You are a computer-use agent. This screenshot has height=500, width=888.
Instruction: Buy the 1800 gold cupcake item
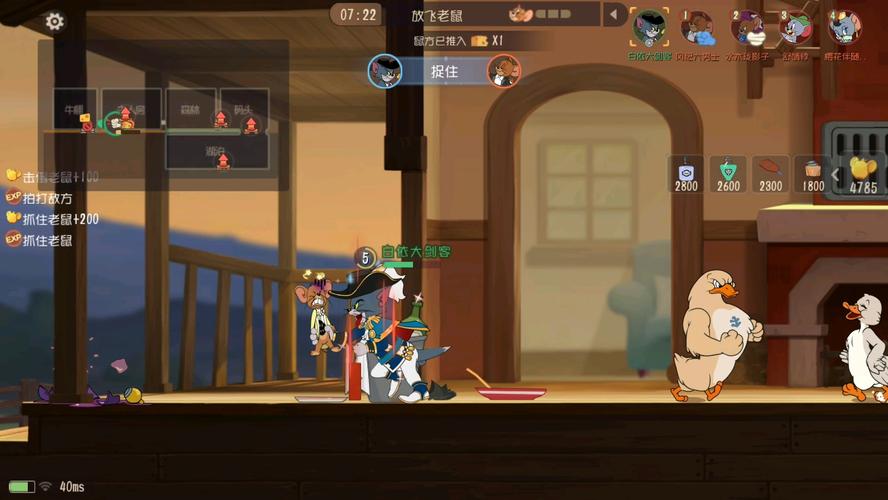coord(812,174)
